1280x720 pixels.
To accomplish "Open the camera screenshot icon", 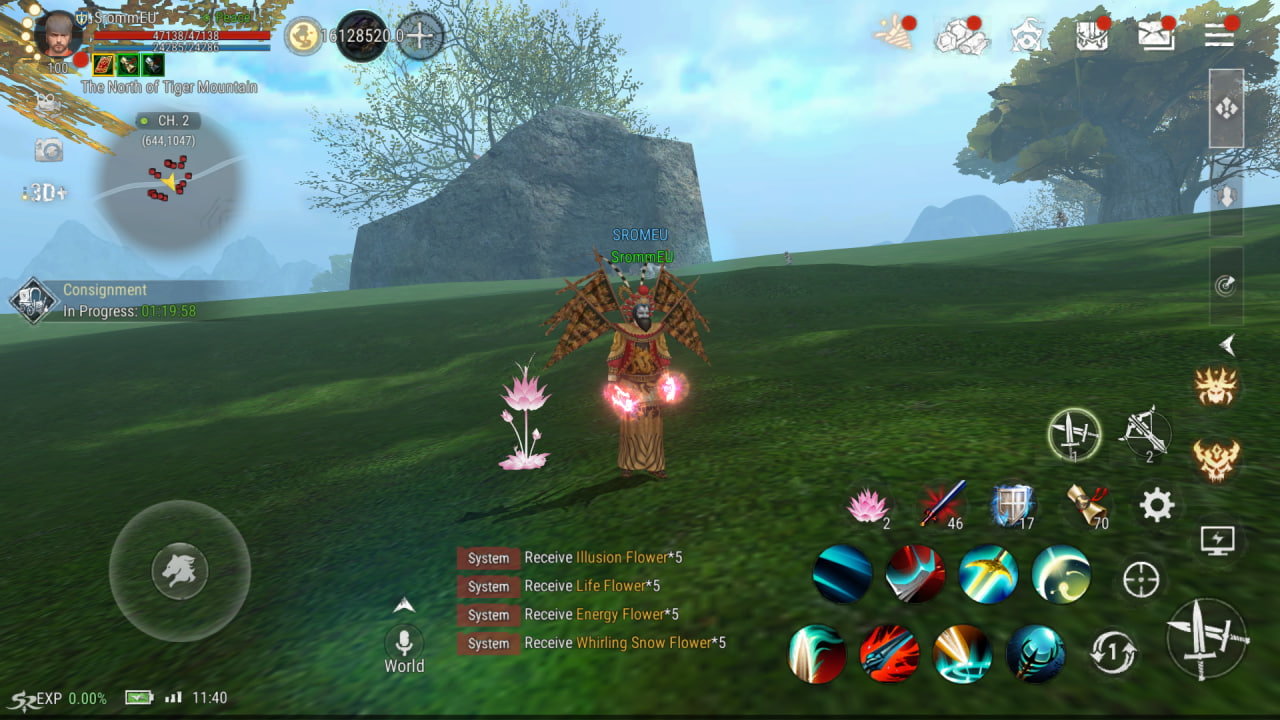I will [48, 150].
